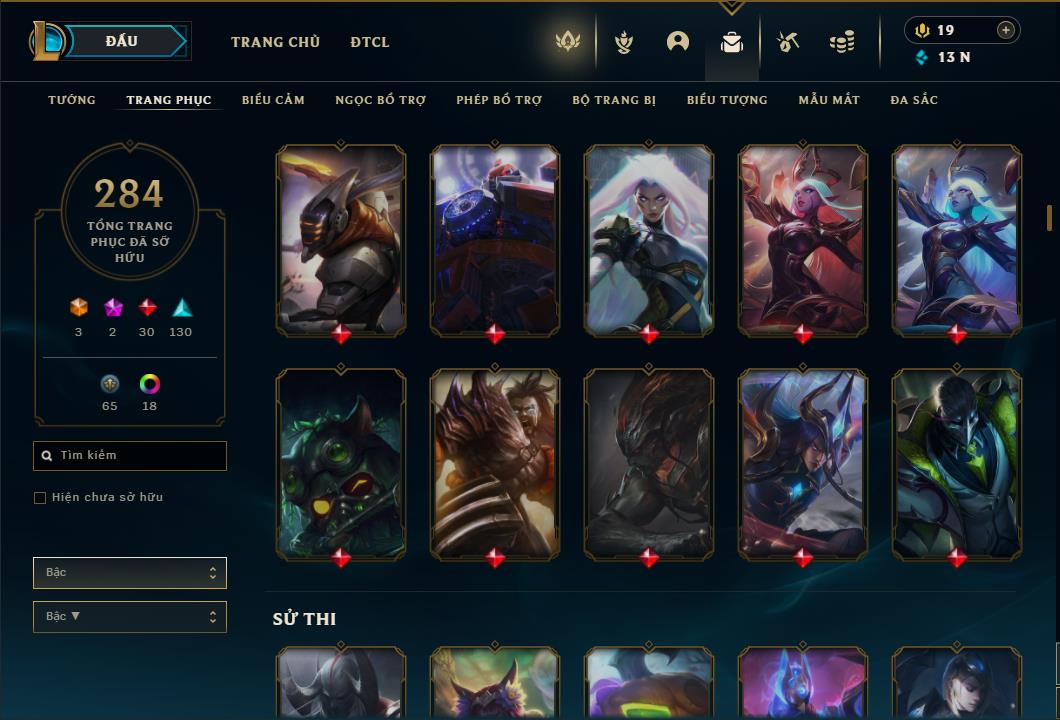The width and height of the screenshot is (1060, 720).
Task: Open the coin stack store icon
Action: pyautogui.click(x=842, y=42)
